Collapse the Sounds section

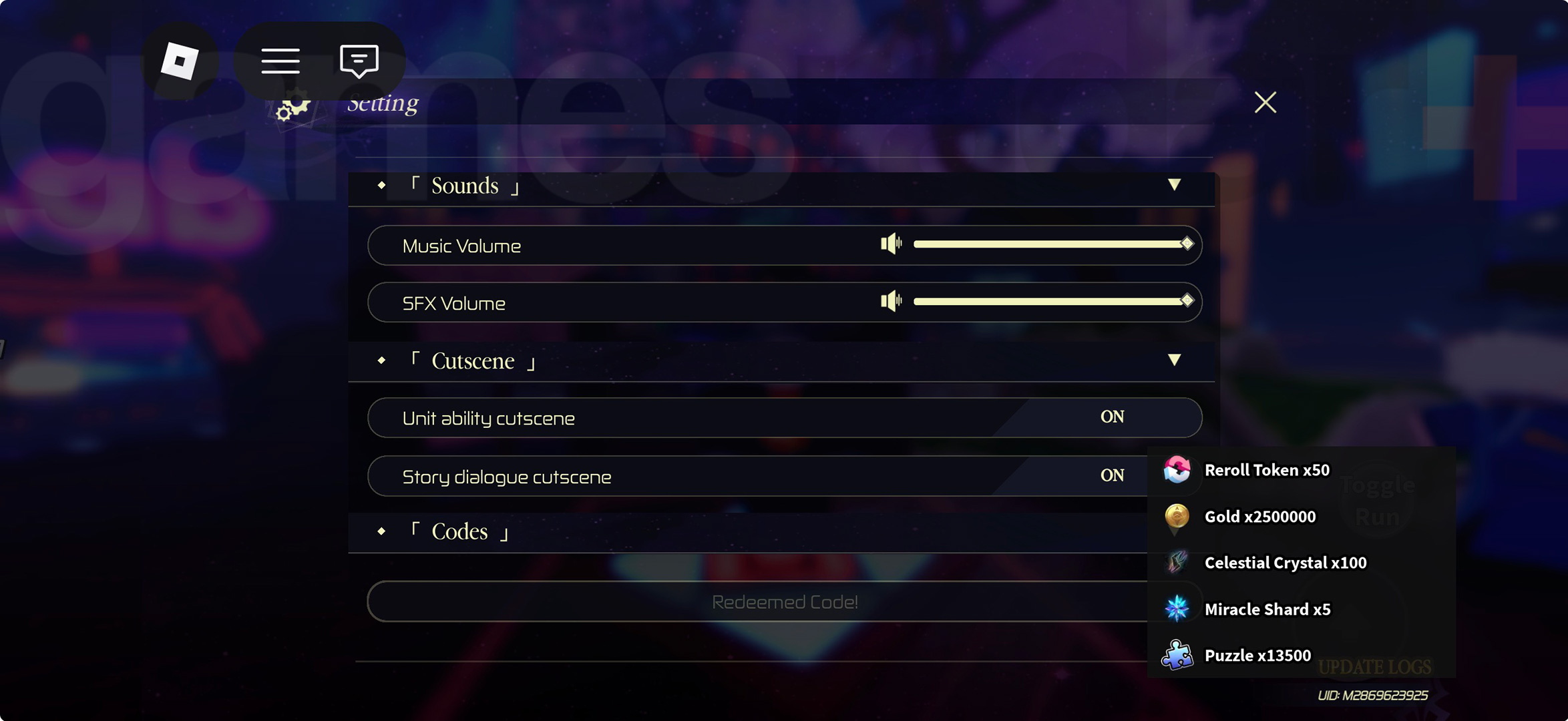click(1174, 186)
